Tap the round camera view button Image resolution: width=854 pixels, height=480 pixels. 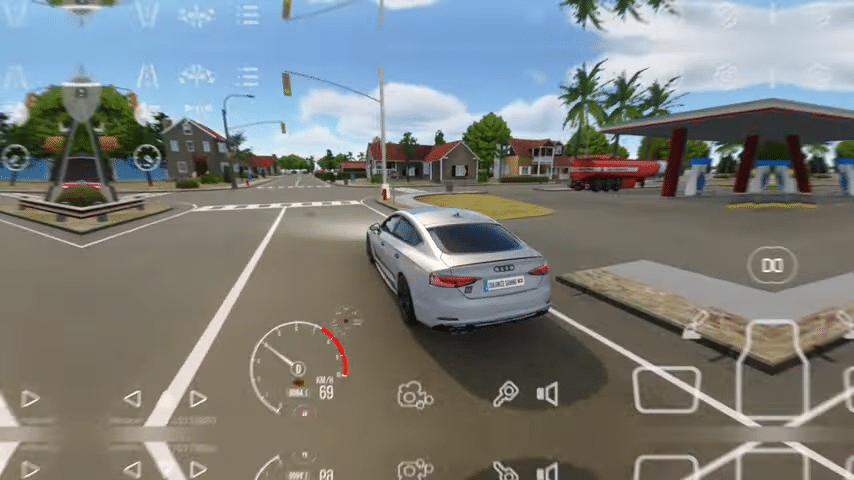click(x=772, y=265)
